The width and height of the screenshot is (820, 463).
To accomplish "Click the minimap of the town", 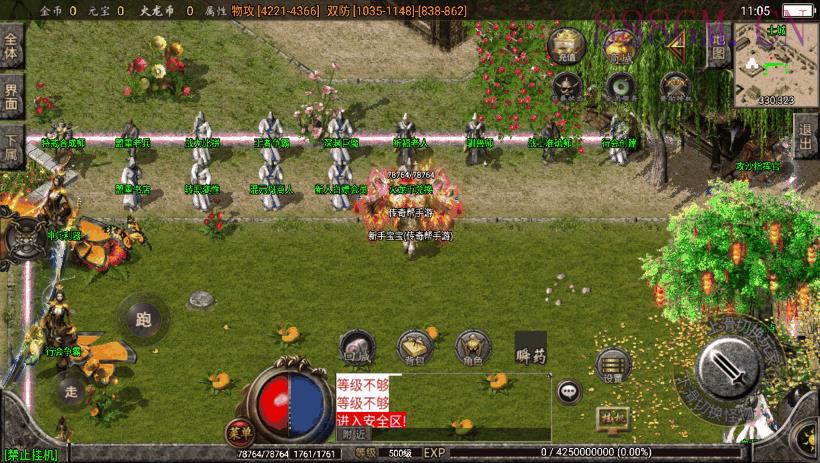I will [x=776, y=63].
